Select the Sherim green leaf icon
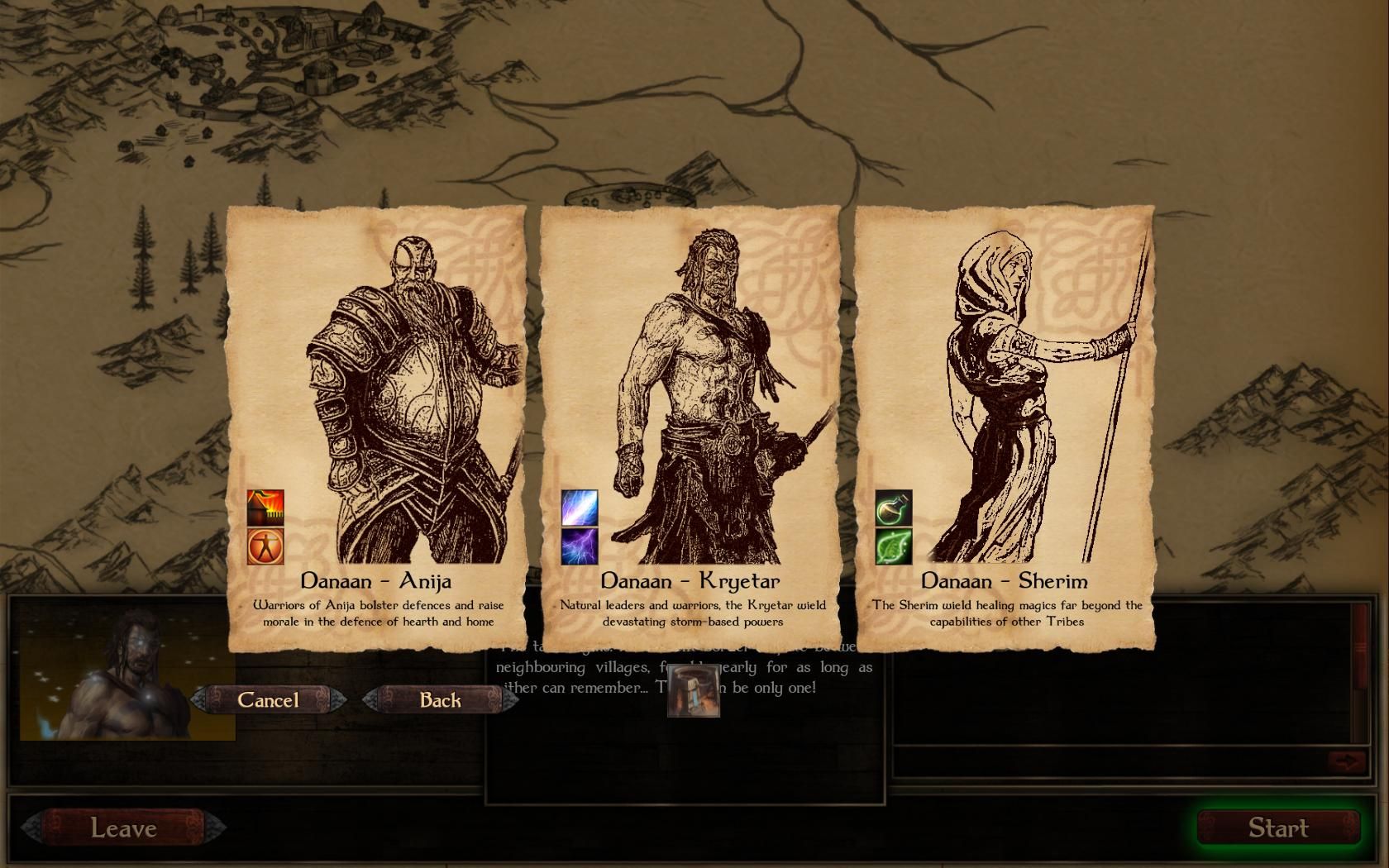1389x868 pixels. 894,546
